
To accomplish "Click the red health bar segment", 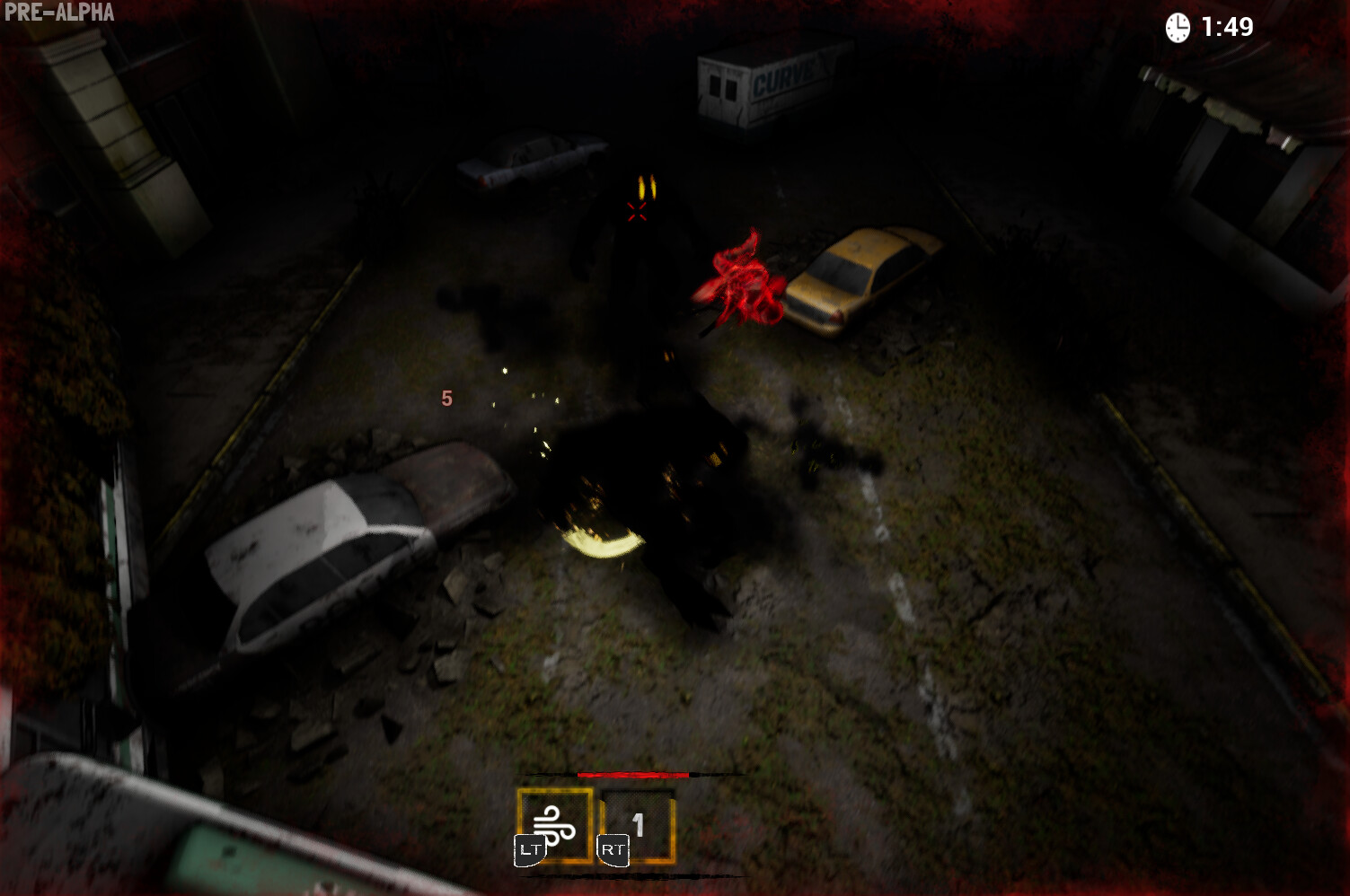I will pyautogui.click(x=631, y=774).
